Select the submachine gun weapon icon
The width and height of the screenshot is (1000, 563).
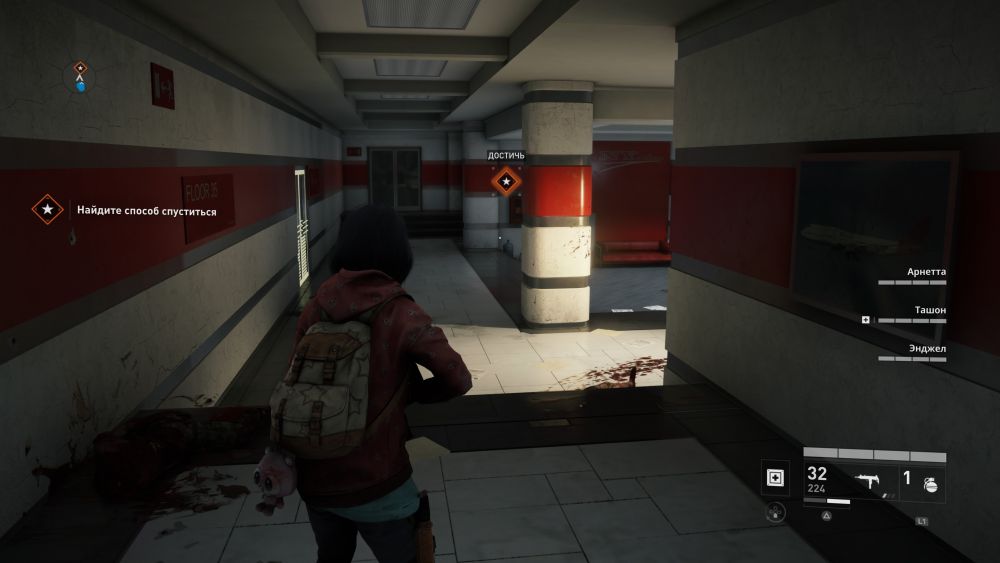click(x=869, y=479)
